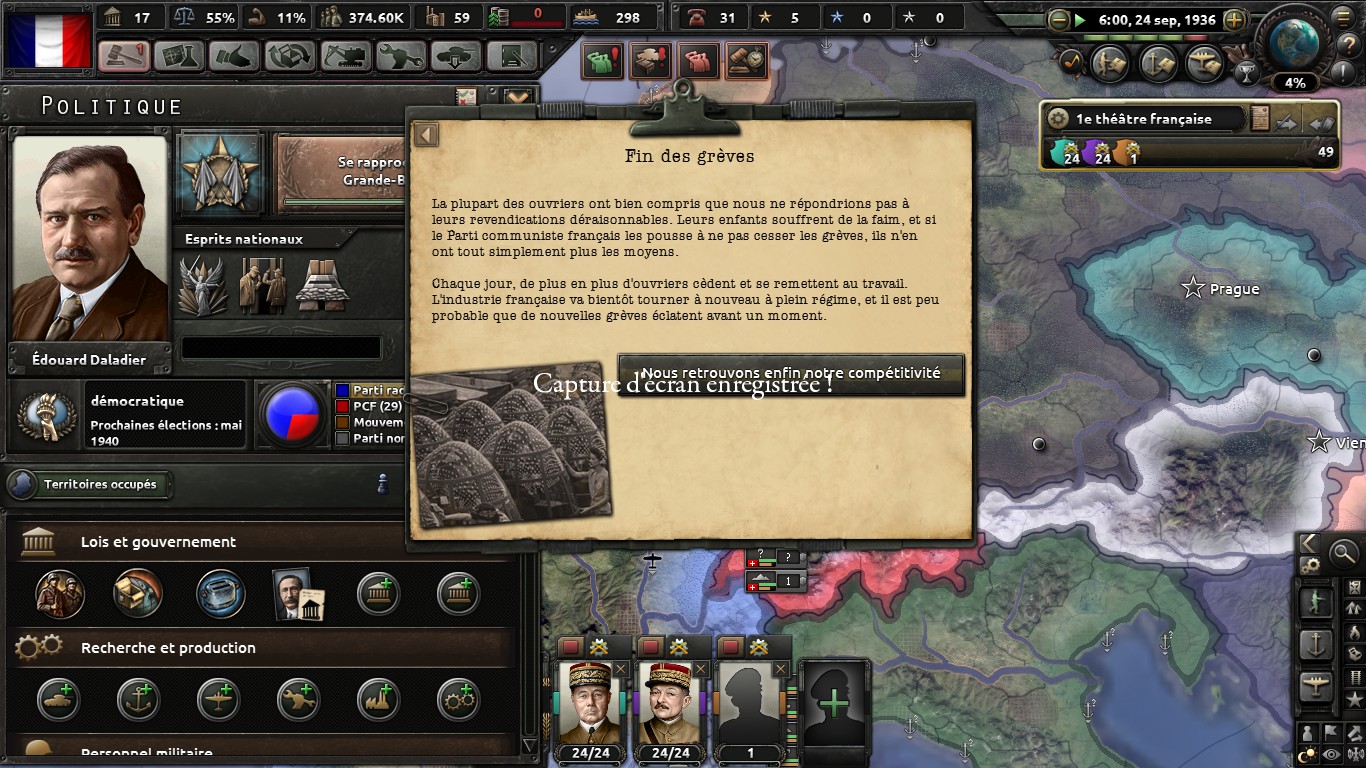Confirm "Nous retrouvons enfin notre compétitivité" event option
The width and height of the screenshot is (1366, 768).
(791, 374)
